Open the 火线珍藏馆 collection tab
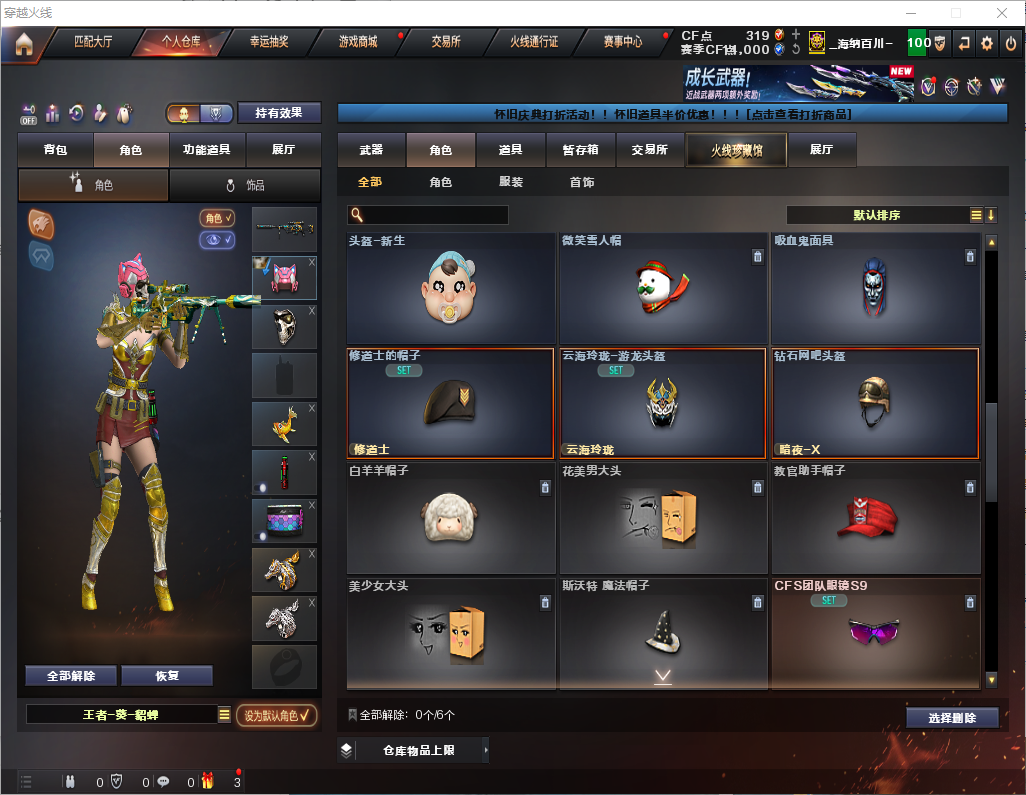 click(736, 150)
